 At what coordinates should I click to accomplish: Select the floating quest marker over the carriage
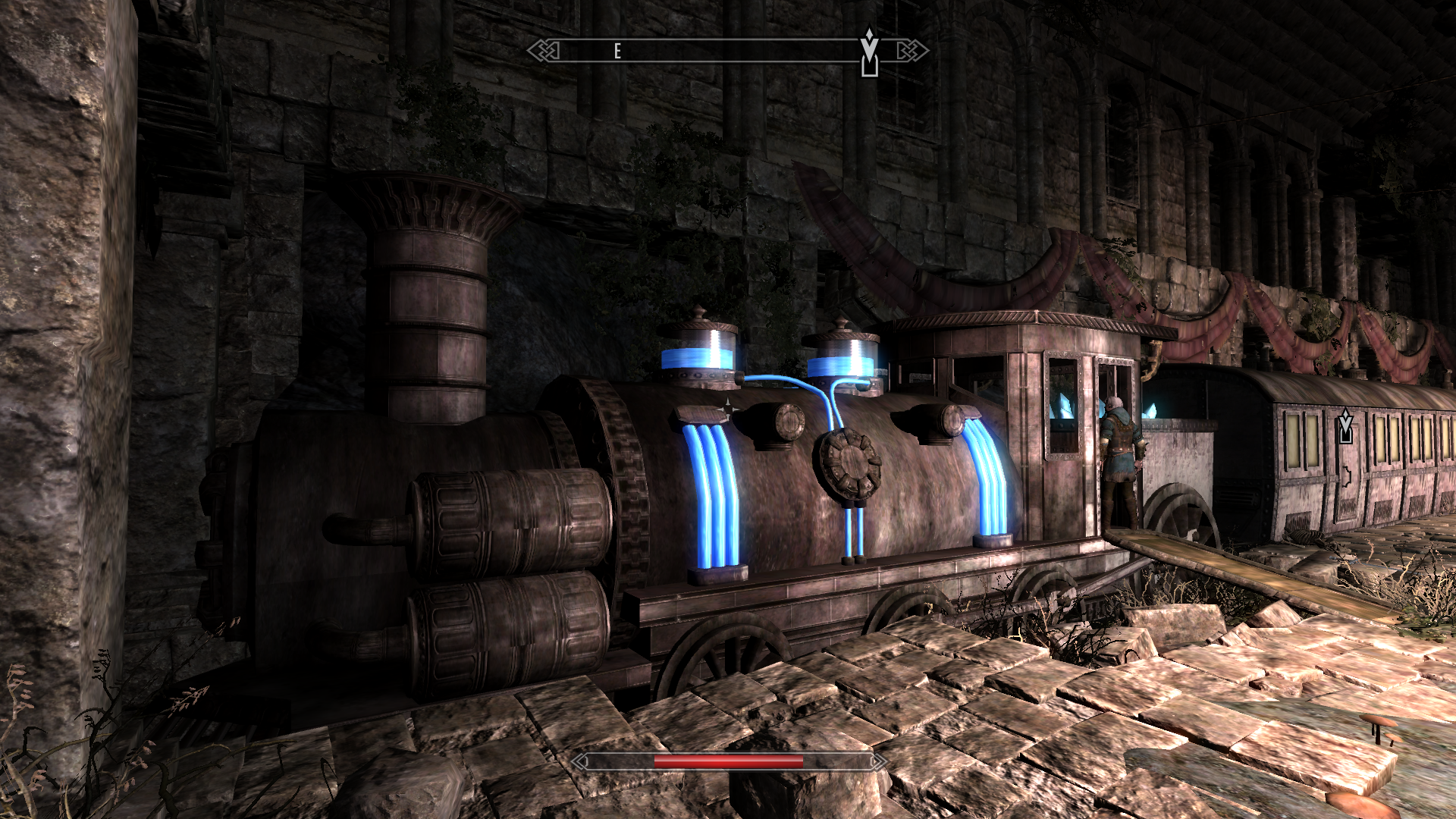(x=1345, y=426)
